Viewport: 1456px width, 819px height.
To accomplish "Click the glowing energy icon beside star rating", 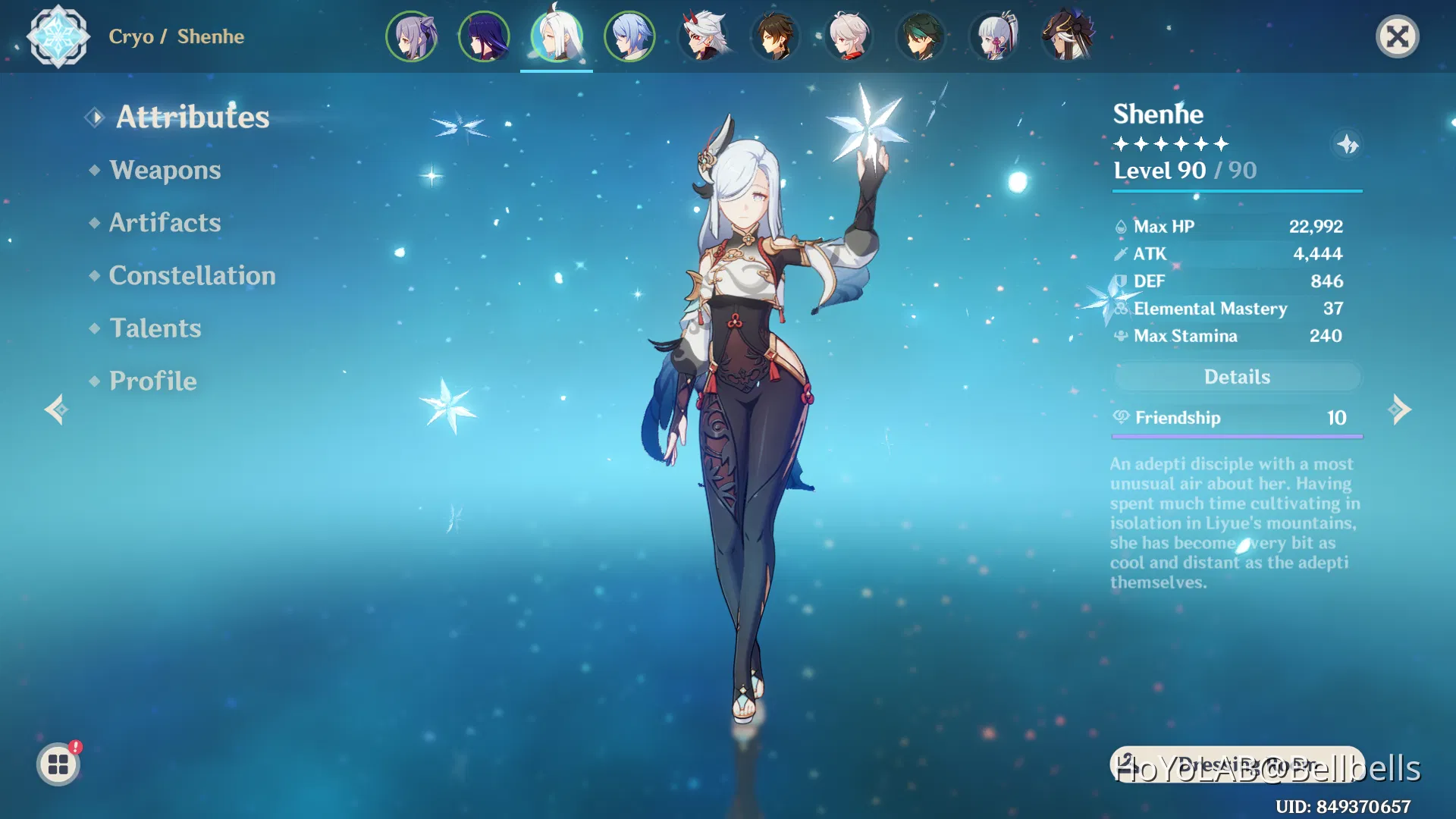I will point(1348,144).
